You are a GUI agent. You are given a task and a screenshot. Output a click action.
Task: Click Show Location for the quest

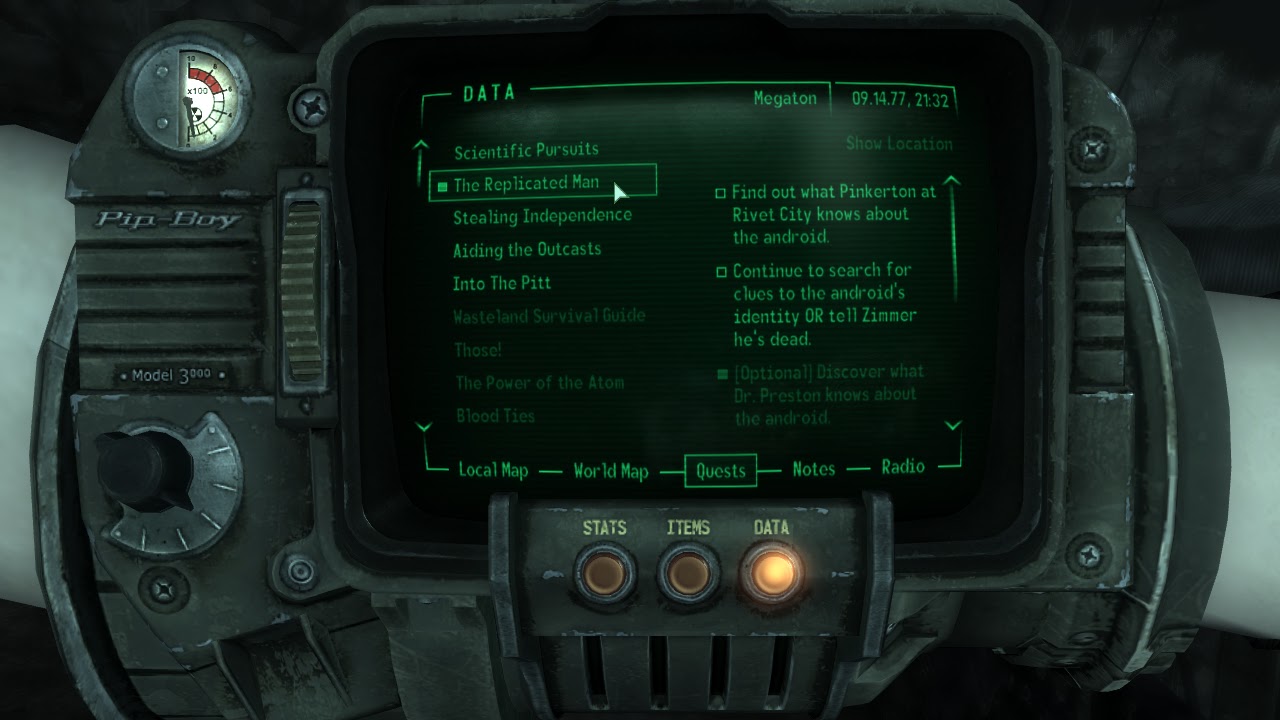click(899, 144)
